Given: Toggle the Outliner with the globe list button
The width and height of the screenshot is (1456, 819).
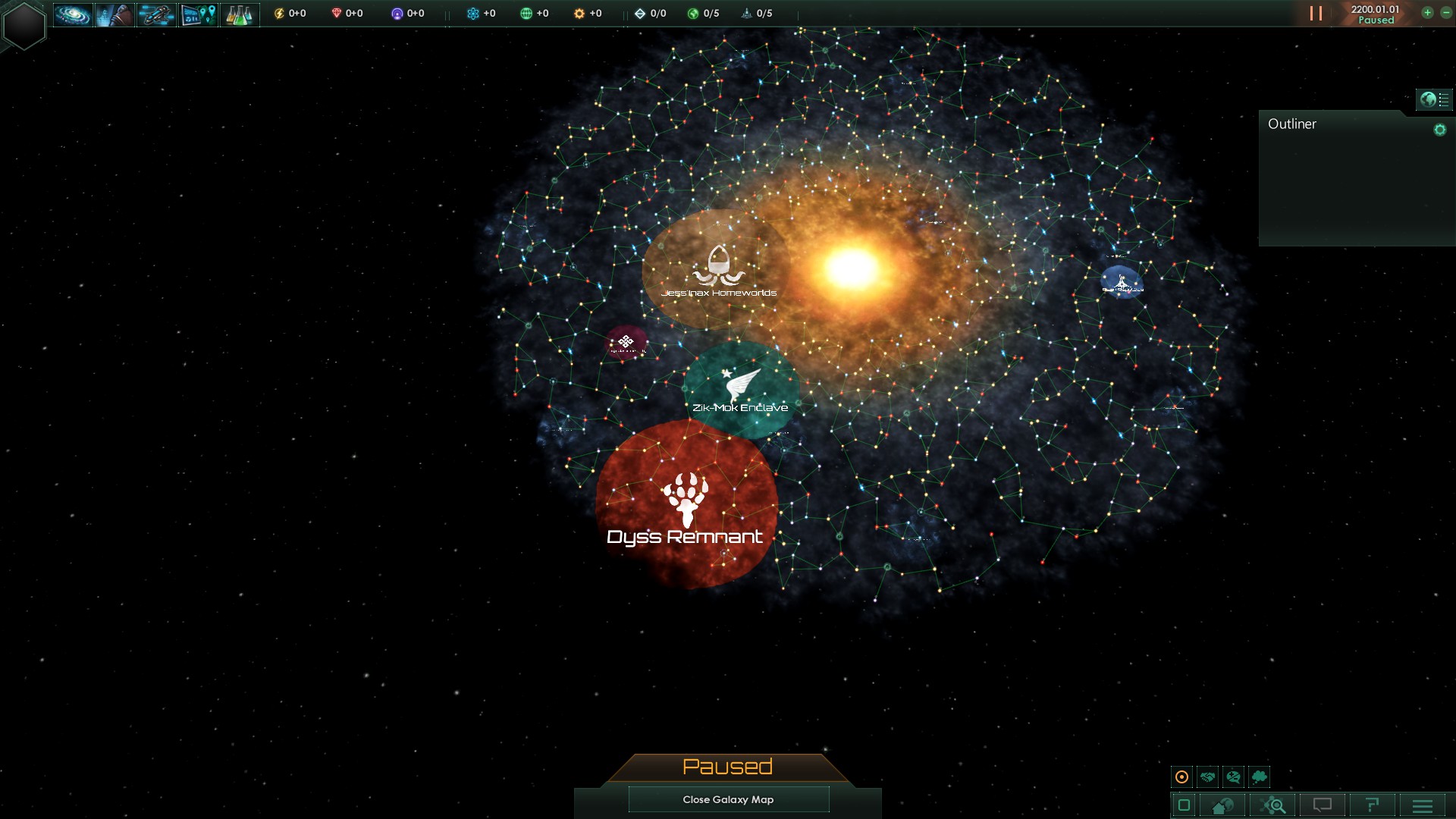Looking at the screenshot, I should (x=1433, y=99).
